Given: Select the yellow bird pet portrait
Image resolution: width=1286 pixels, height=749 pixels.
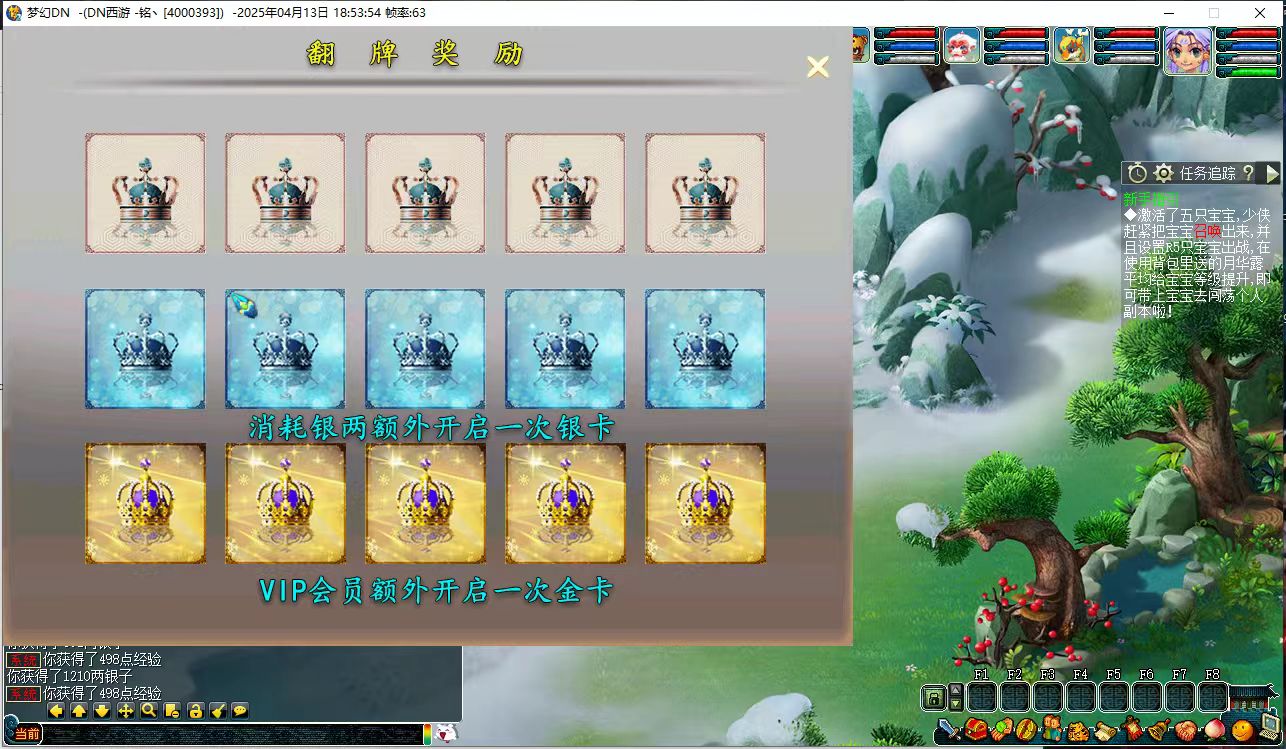Looking at the screenshot, I should point(1071,46).
